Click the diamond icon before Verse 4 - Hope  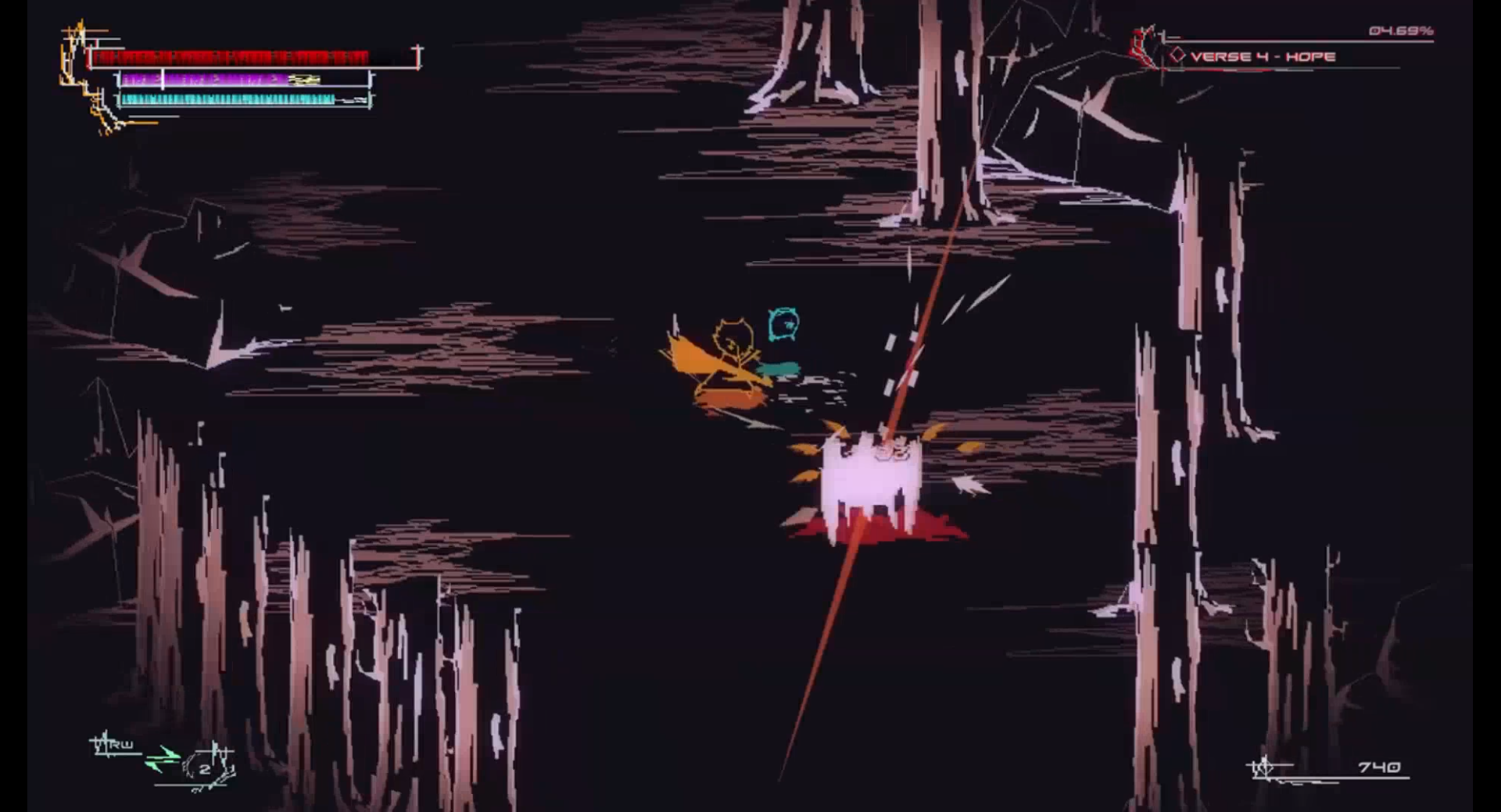tap(1177, 56)
